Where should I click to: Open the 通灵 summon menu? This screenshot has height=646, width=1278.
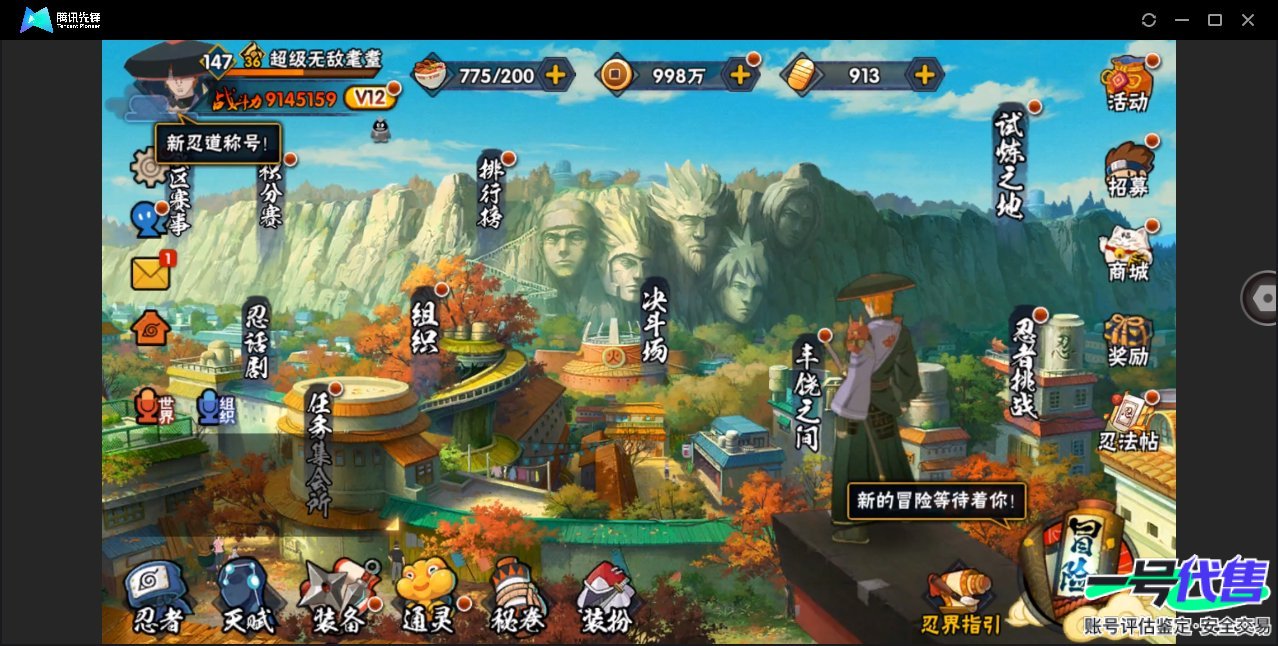427,598
